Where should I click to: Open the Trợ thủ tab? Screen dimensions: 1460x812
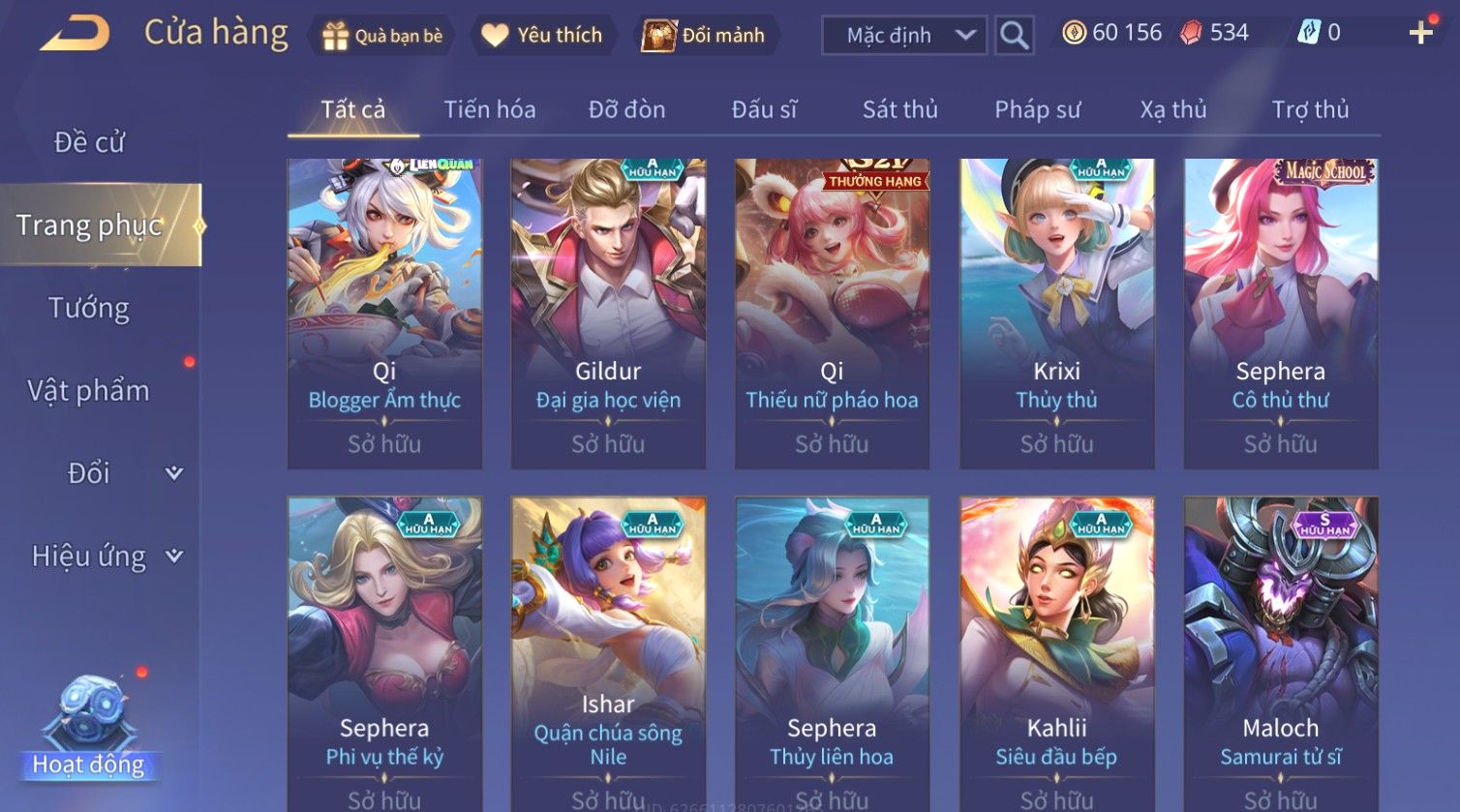(x=1310, y=109)
